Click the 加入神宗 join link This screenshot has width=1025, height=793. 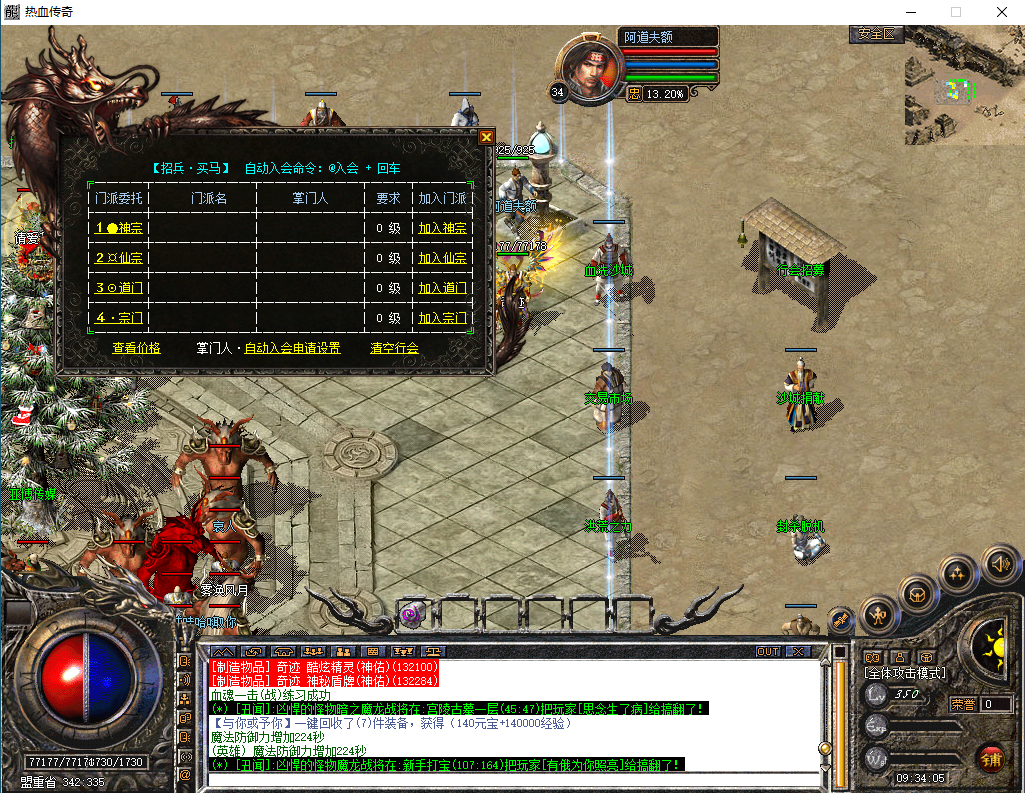(x=442, y=228)
